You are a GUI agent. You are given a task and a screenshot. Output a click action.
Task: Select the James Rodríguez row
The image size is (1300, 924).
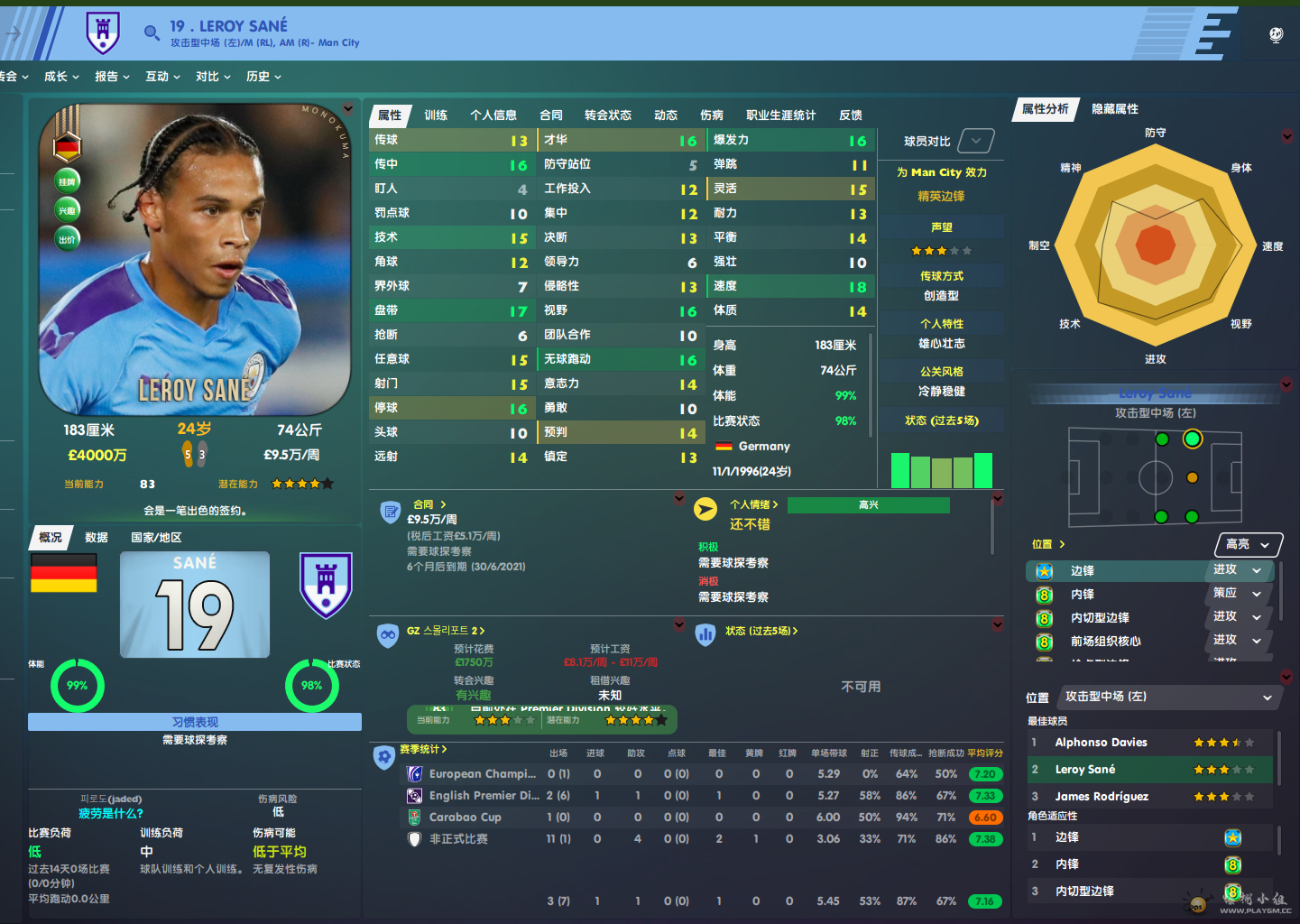click(x=1102, y=797)
